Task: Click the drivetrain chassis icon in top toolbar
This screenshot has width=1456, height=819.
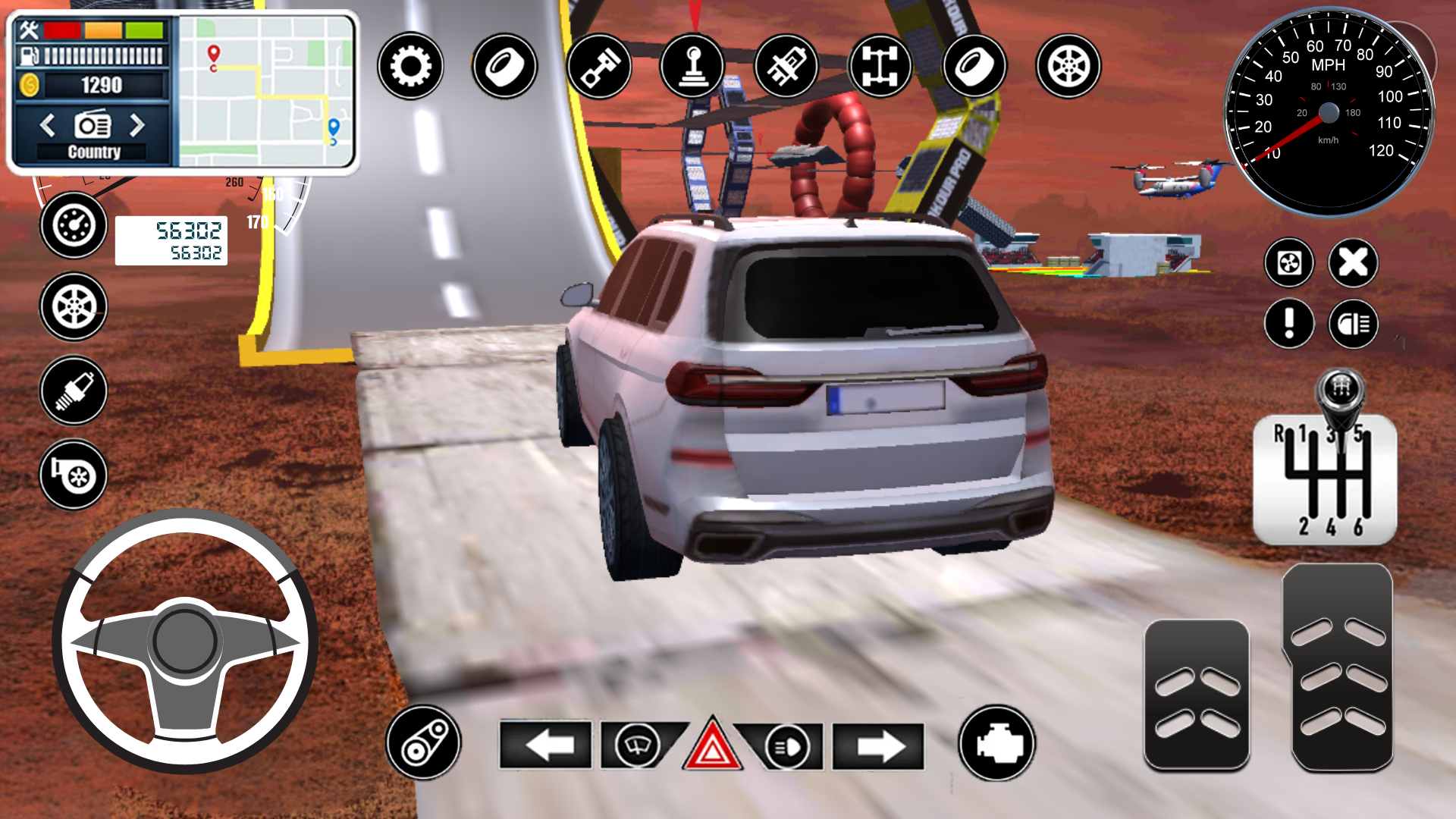Action: point(881,67)
